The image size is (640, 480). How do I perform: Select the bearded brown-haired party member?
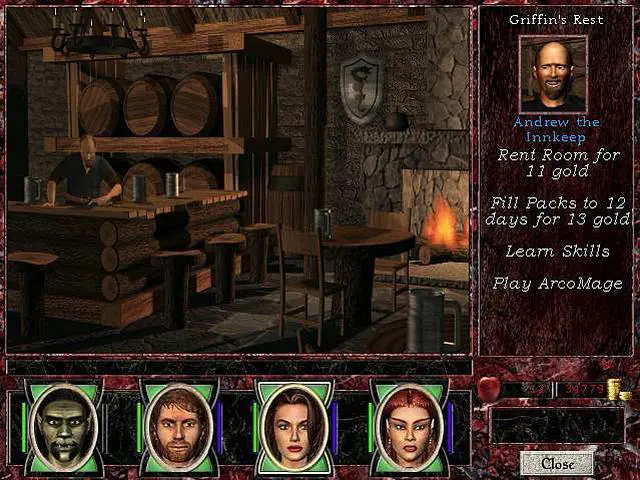pyautogui.click(x=178, y=424)
